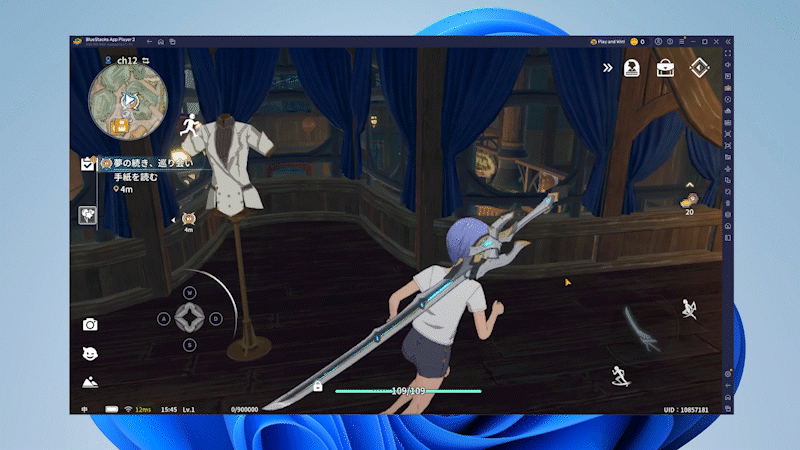Screen dimensions: 800x450
Task: Activate the sword attack skill button
Action: coord(640,330)
